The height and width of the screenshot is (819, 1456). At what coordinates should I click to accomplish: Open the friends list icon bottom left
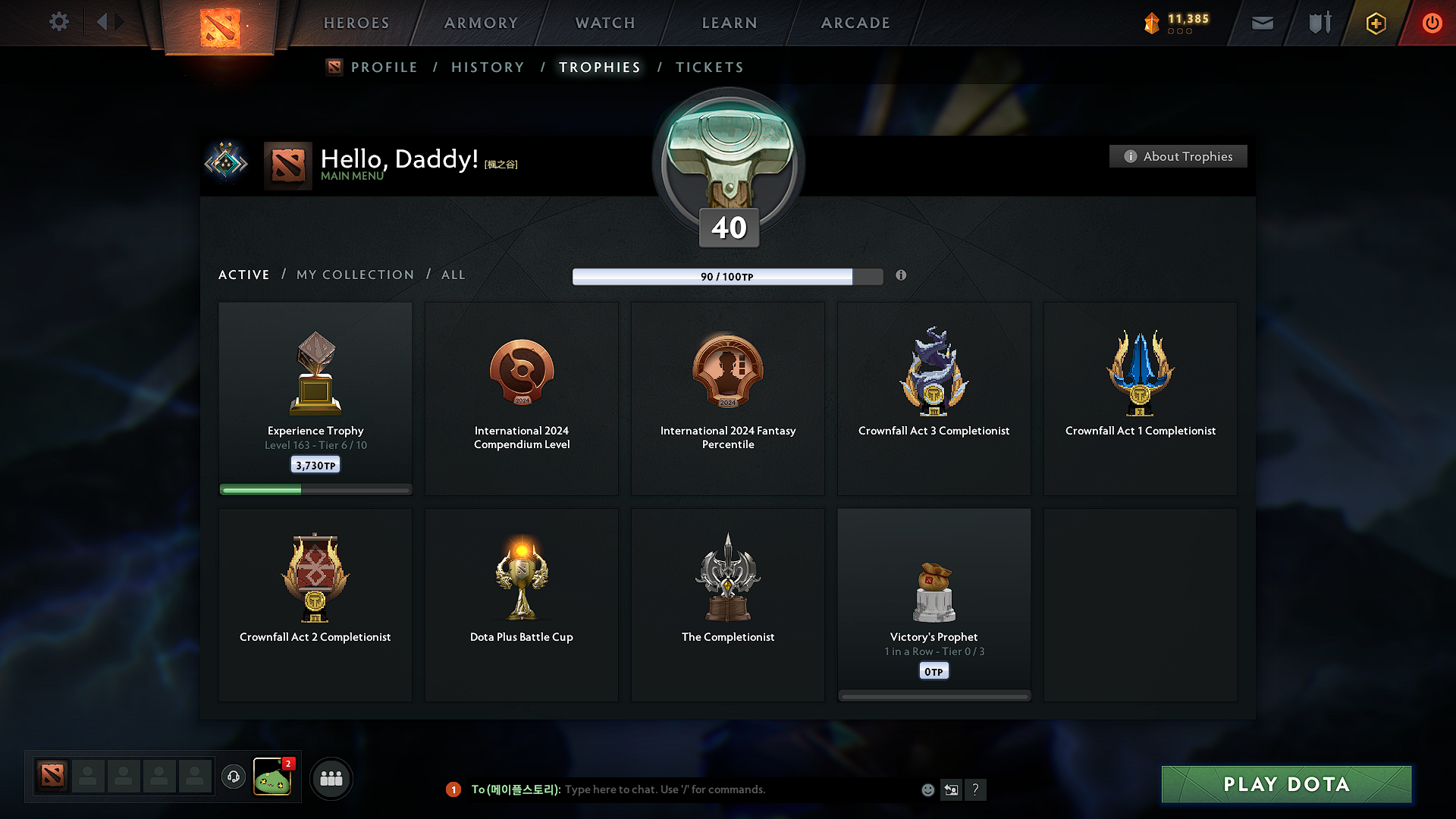331,777
